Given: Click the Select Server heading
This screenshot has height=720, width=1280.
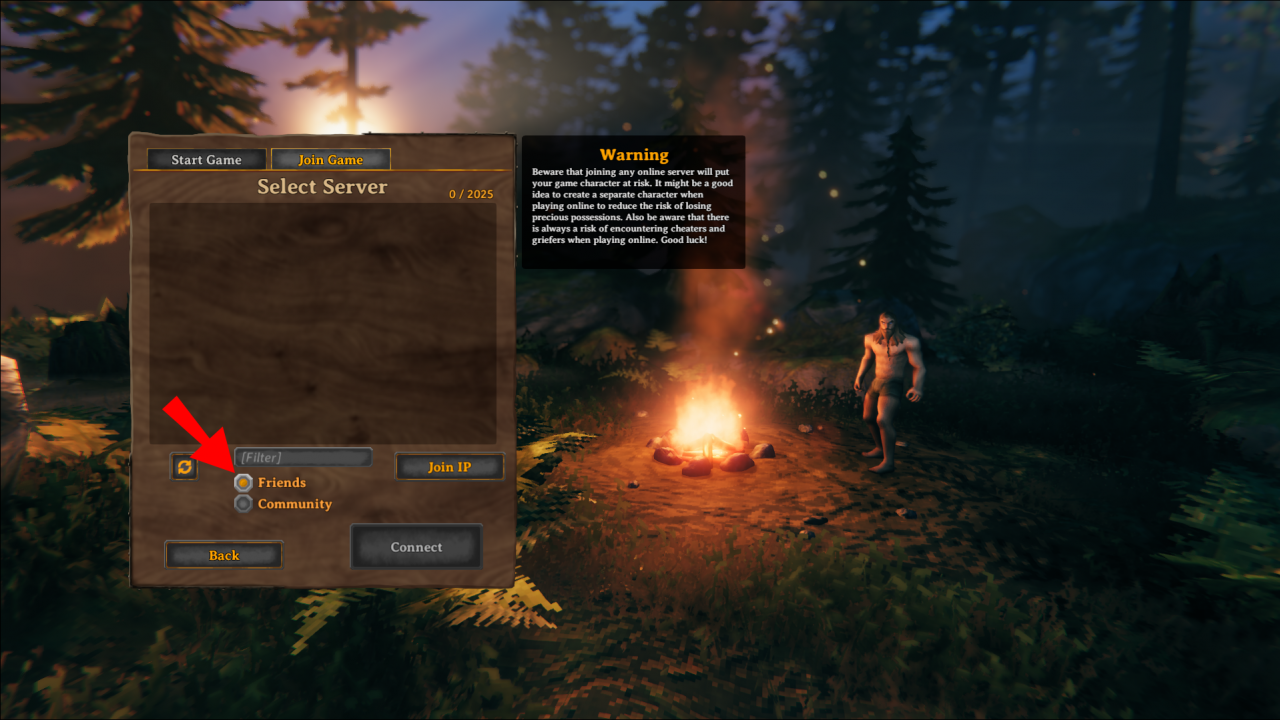Looking at the screenshot, I should point(322,187).
